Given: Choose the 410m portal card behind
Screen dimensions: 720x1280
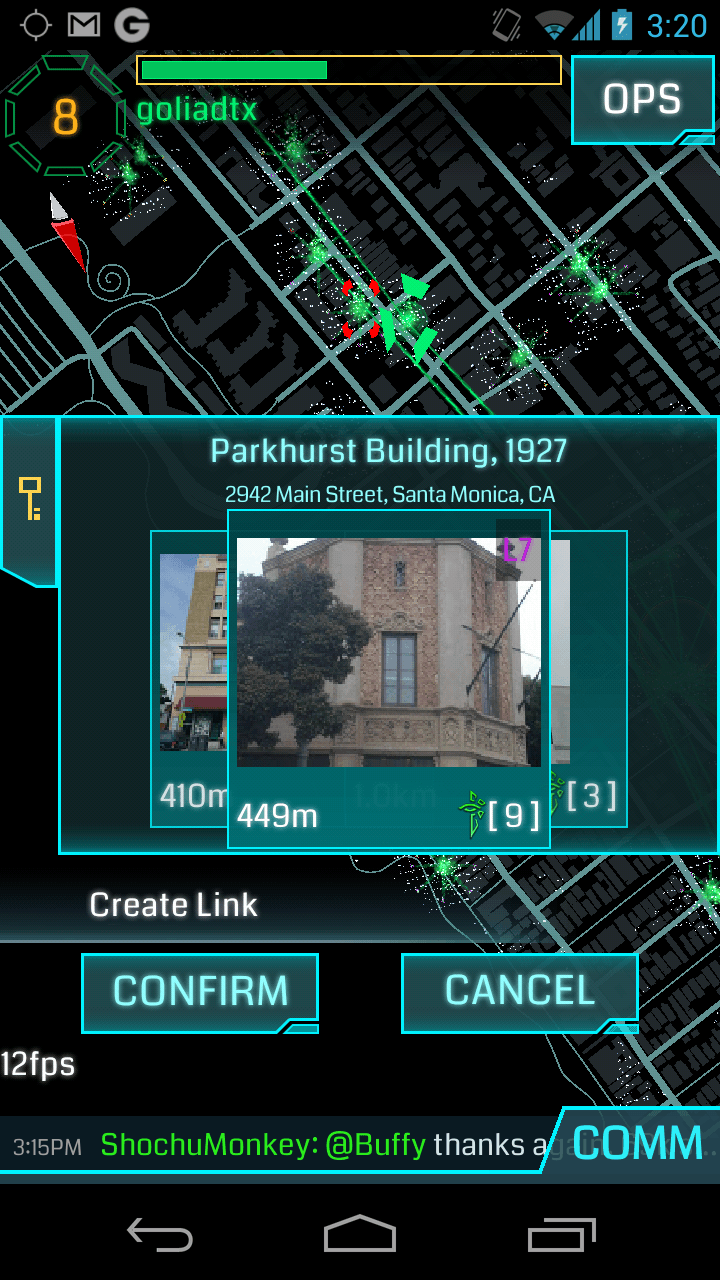Looking at the screenshot, I should 190,680.
